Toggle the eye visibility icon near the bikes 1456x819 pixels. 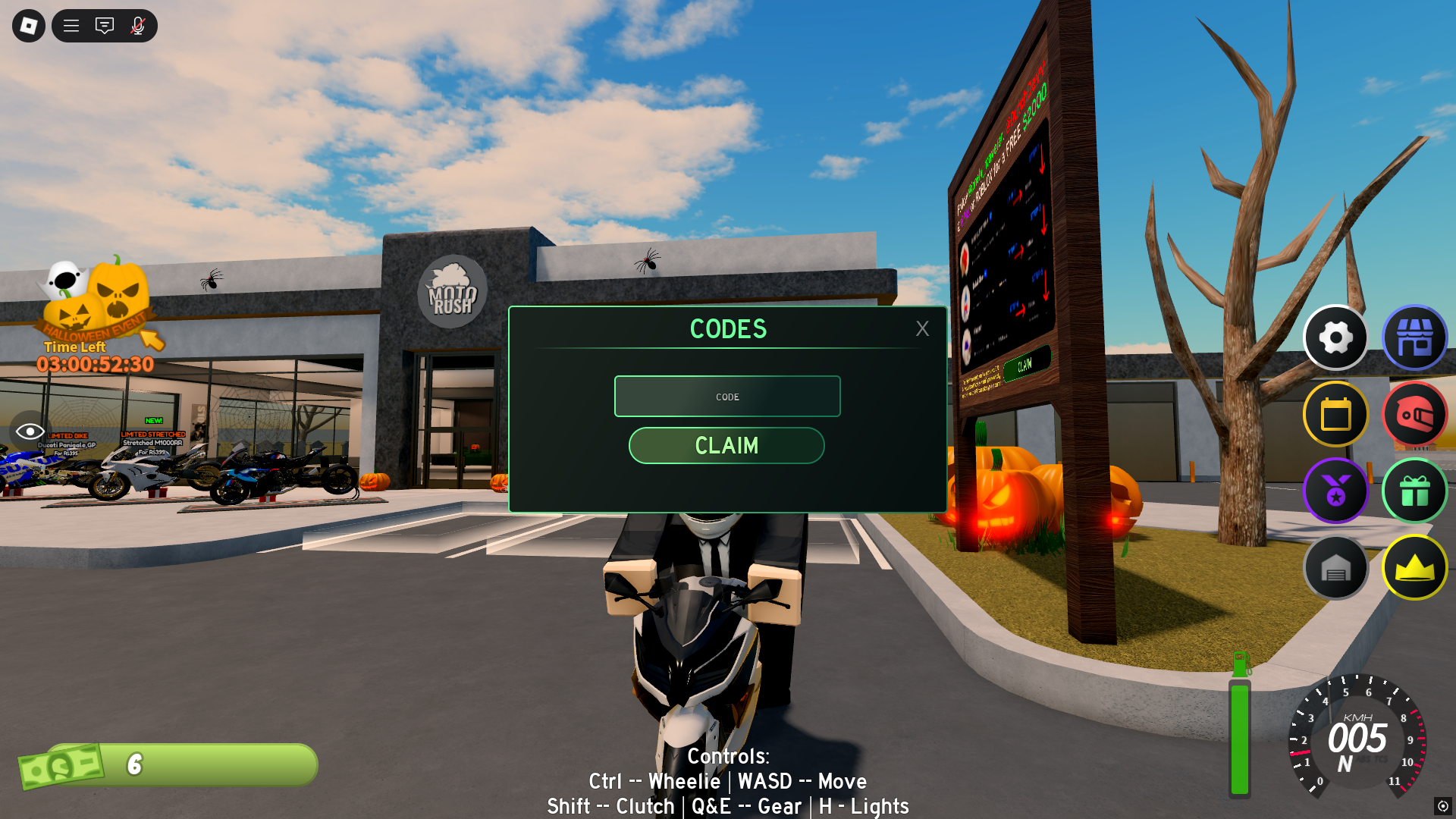coord(29,432)
